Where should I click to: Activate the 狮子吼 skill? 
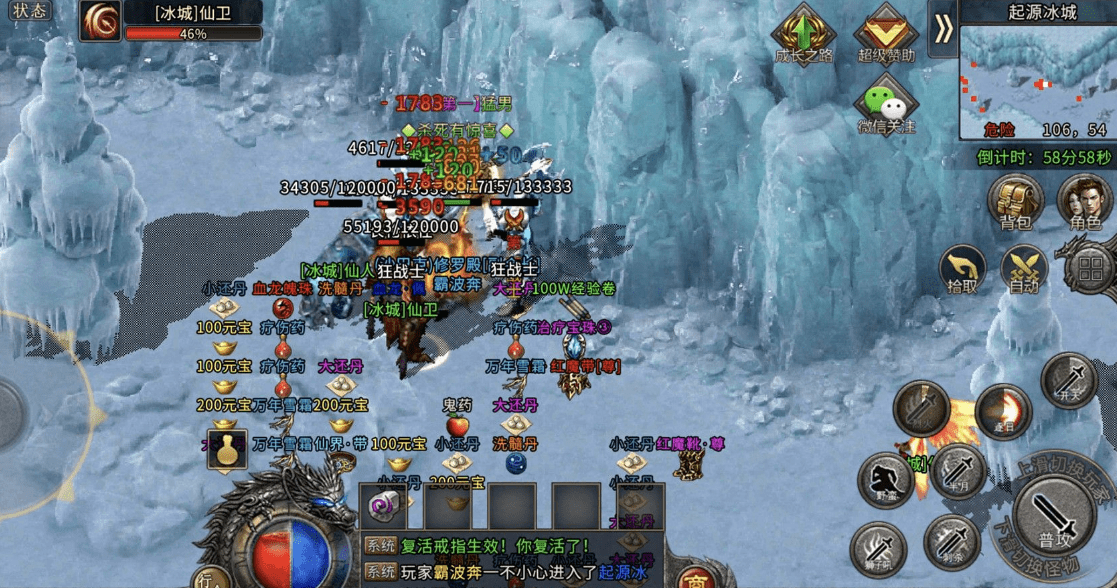pyautogui.click(x=878, y=549)
